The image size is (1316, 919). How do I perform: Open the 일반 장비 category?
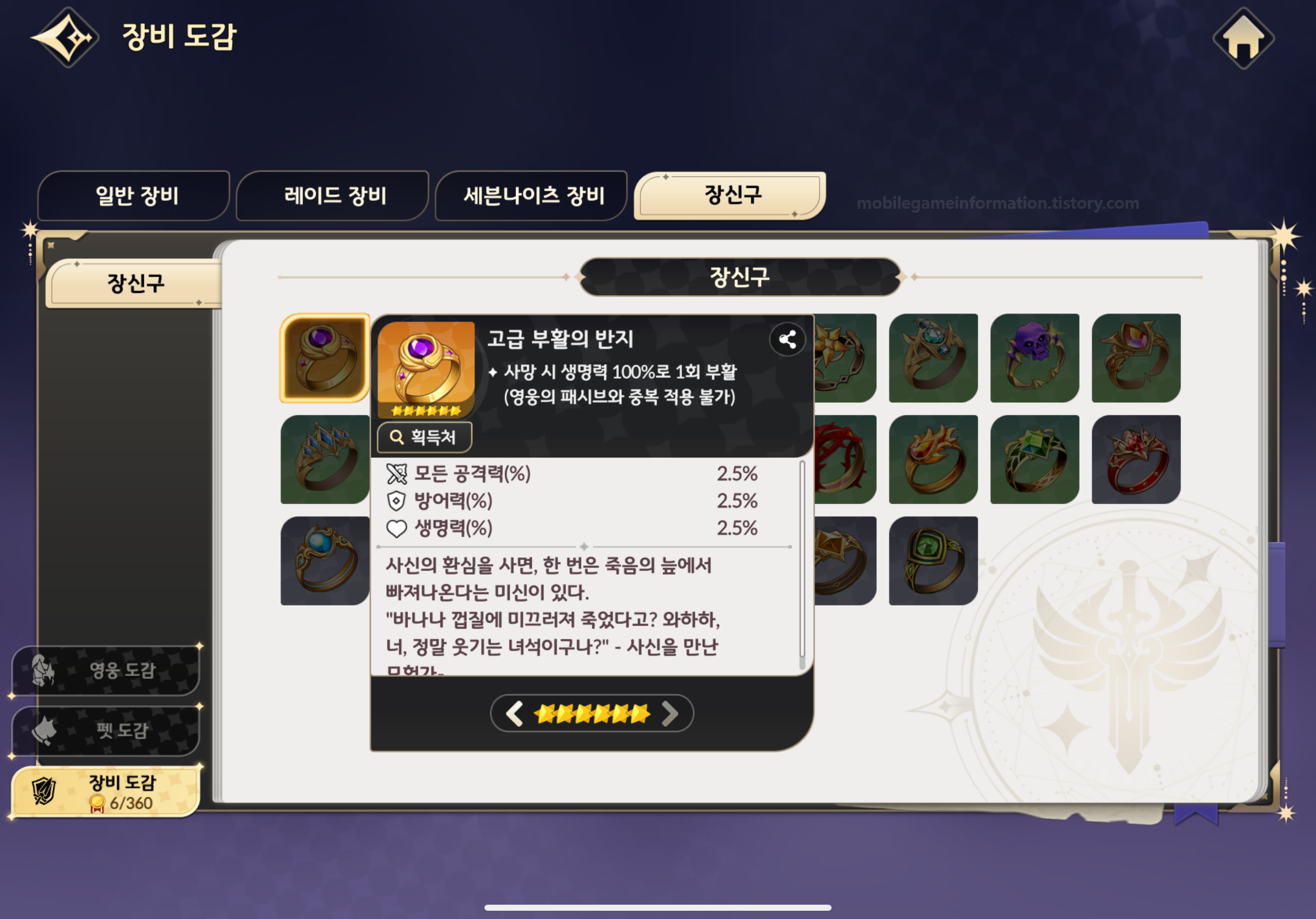click(133, 196)
